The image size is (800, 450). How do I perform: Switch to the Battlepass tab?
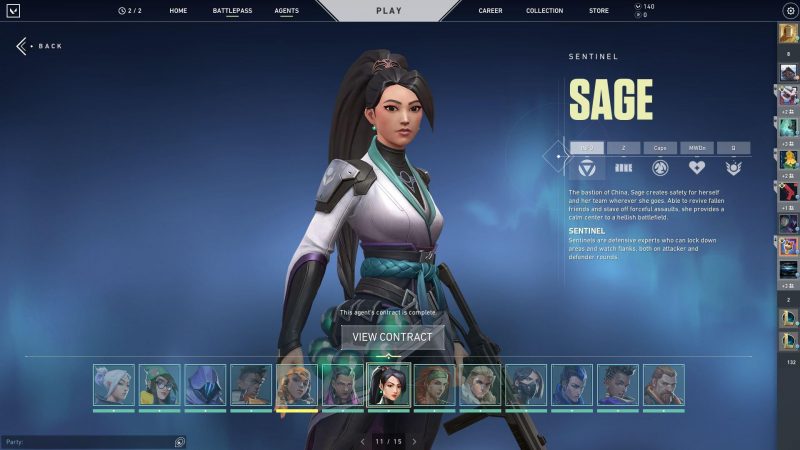point(232,11)
